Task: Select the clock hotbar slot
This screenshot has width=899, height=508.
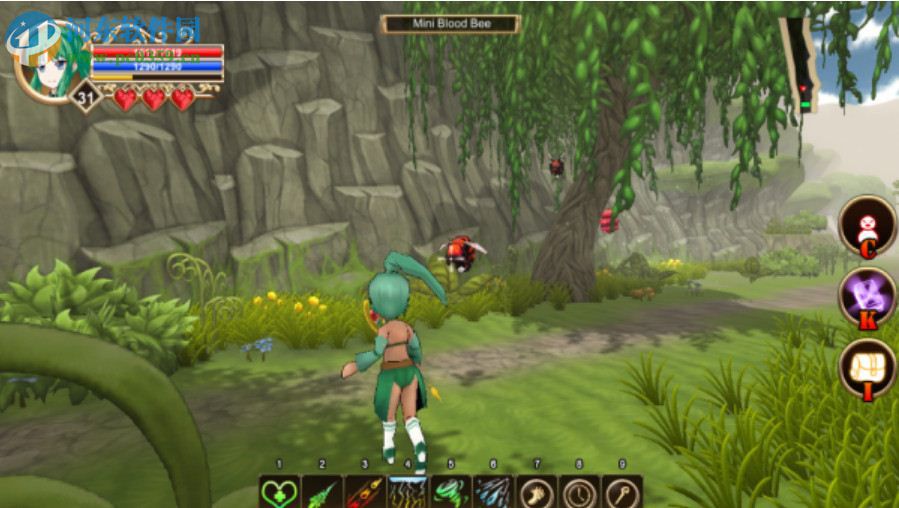Action: coord(579,492)
